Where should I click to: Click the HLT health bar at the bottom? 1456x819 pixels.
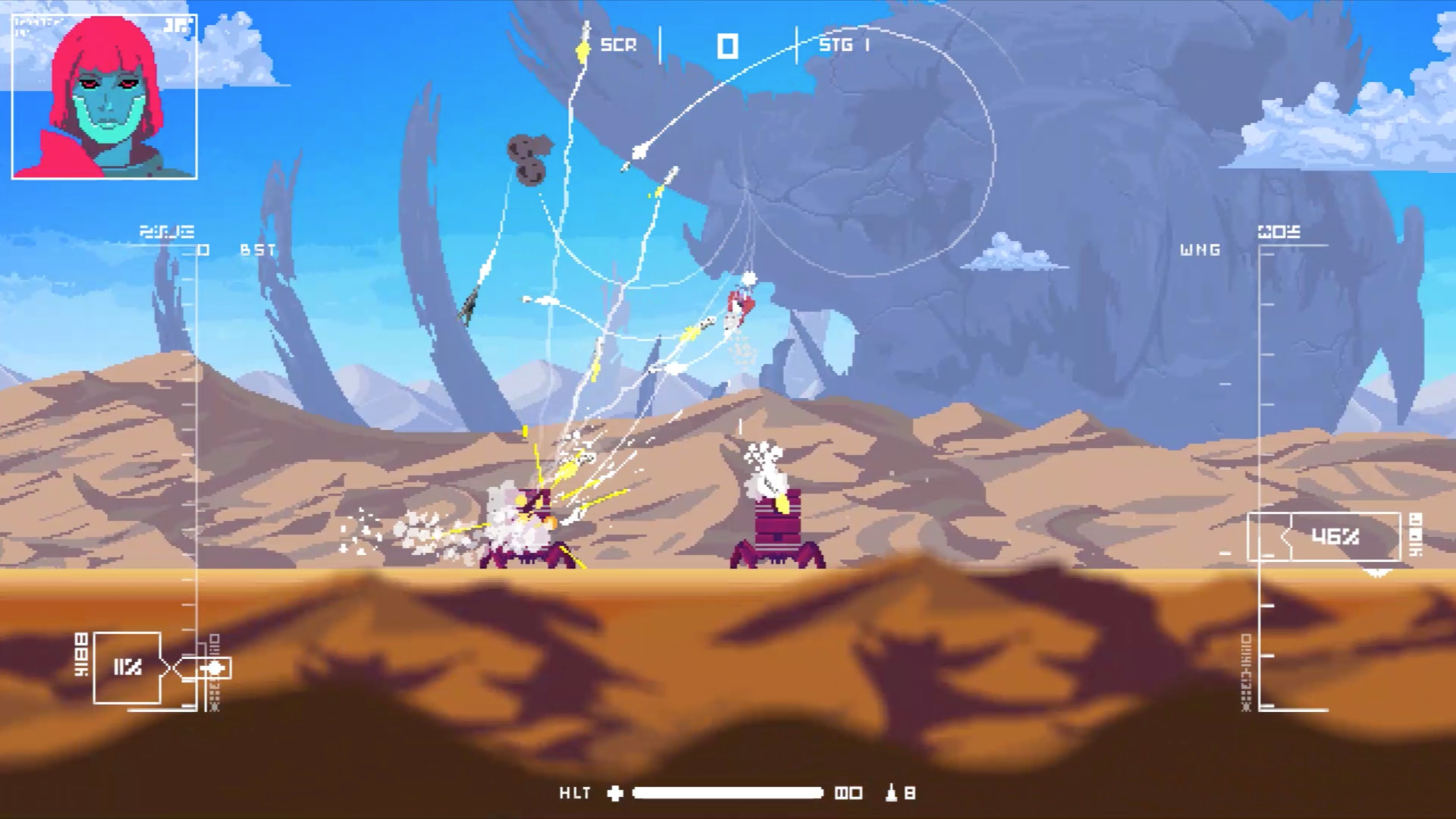pos(728,793)
